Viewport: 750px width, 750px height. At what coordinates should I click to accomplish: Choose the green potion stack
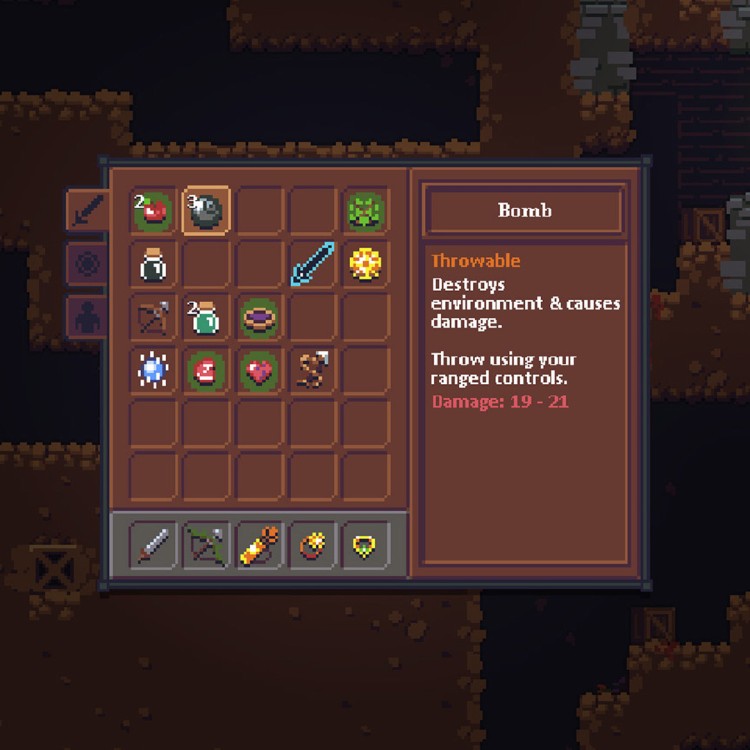click(206, 318)
